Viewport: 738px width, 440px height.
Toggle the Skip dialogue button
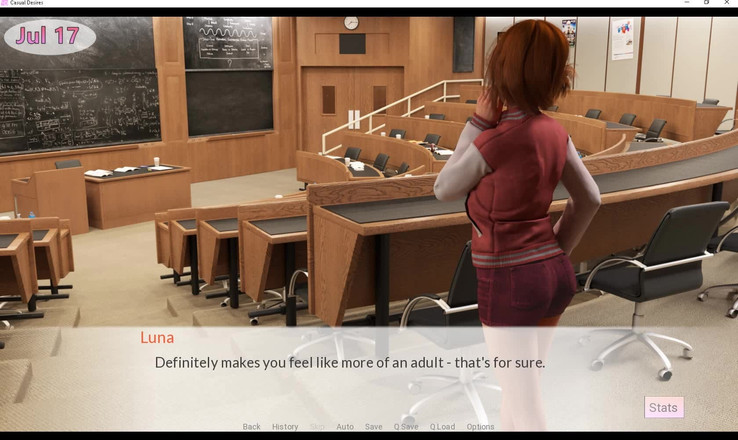(x=317, y=427)
